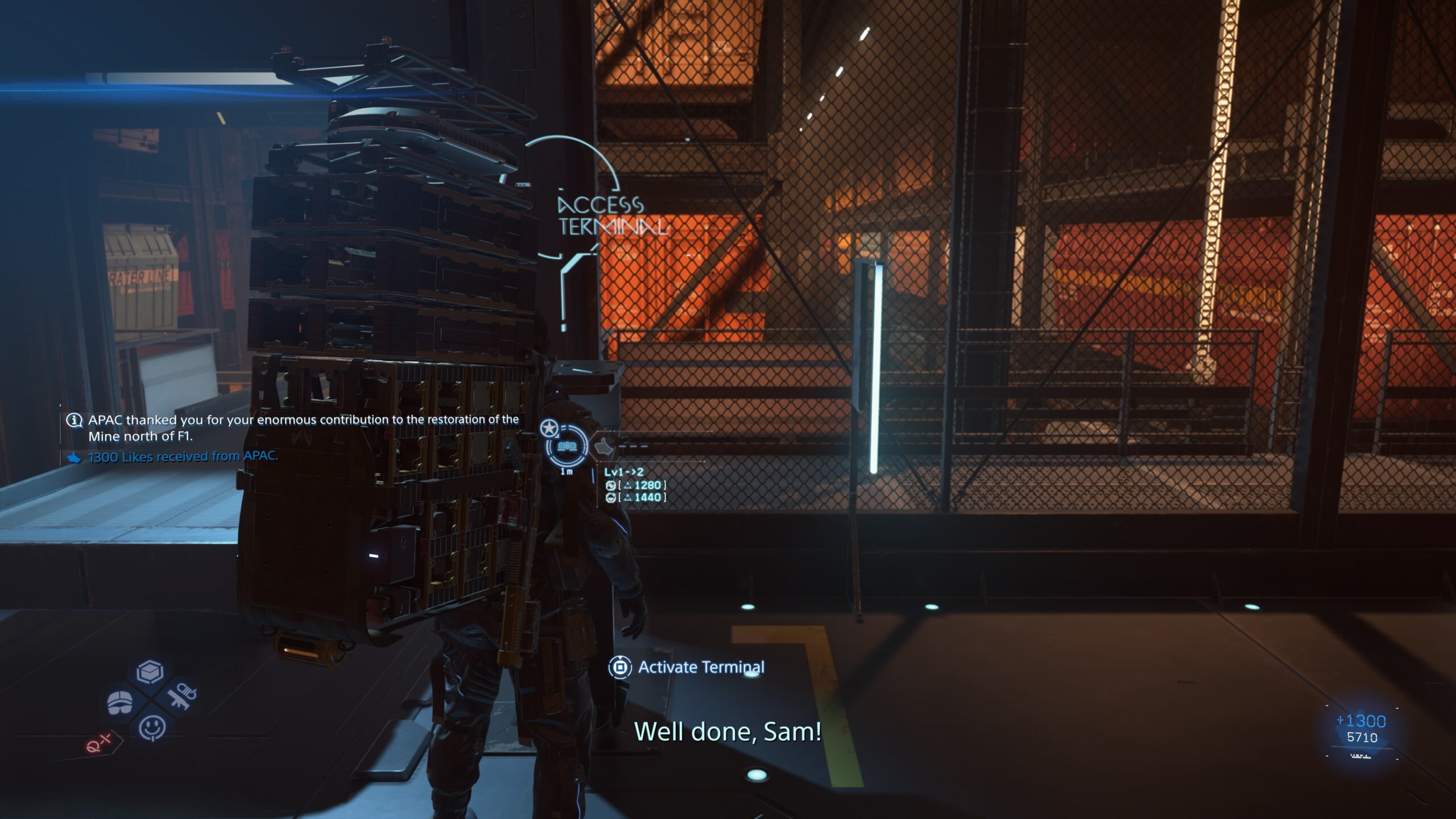Open the smiley face emote slot
Screen dimensions: 1456x819
tap(152, 727)
